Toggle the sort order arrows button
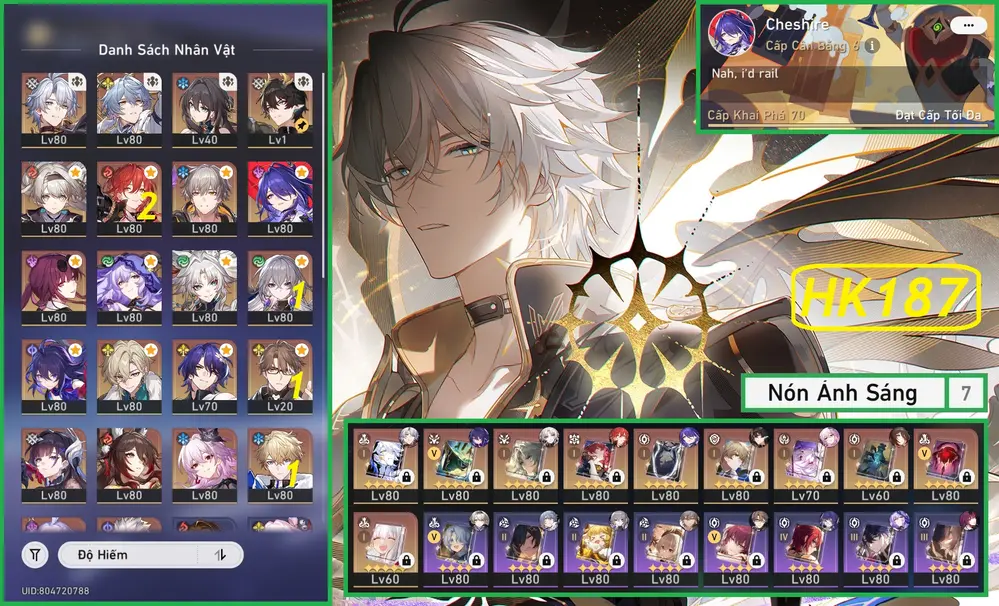 point(222,555)
